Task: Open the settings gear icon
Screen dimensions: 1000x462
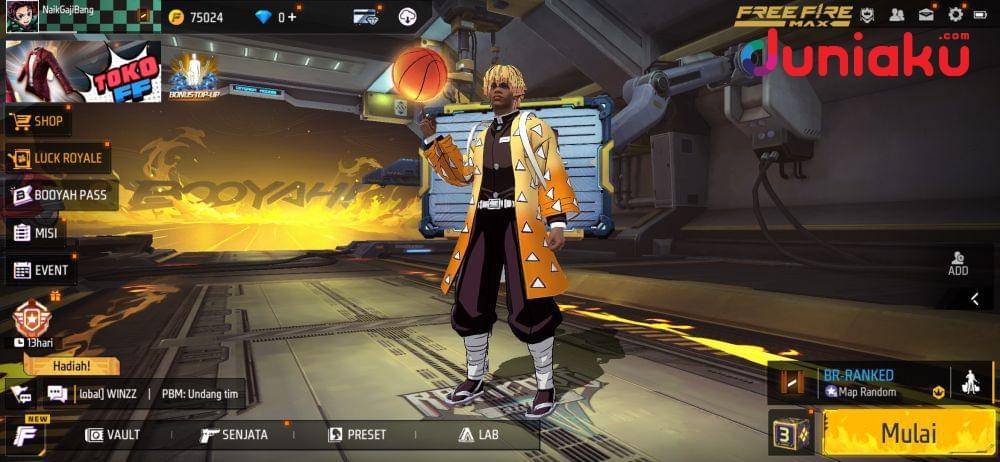Action: point(956,15)
